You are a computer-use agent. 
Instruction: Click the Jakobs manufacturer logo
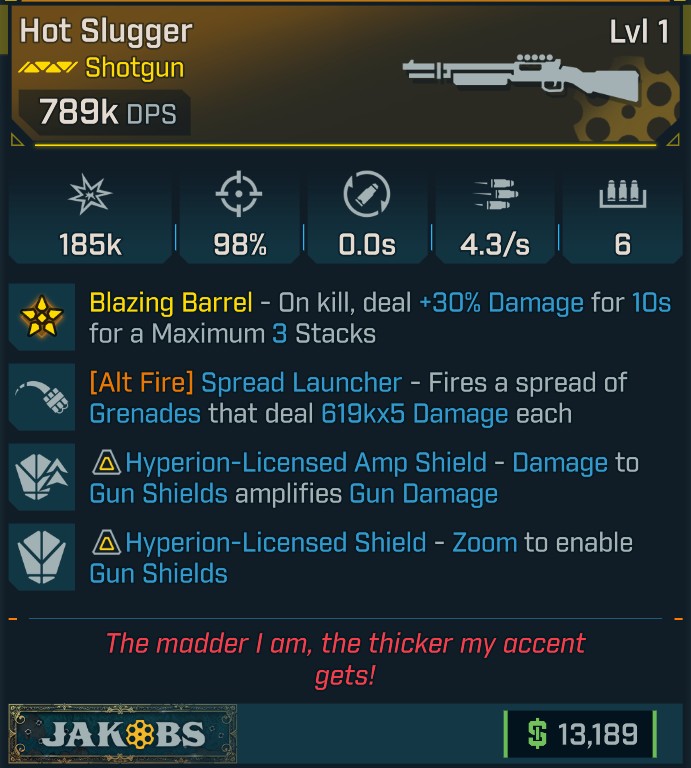[x=123, y=733]
